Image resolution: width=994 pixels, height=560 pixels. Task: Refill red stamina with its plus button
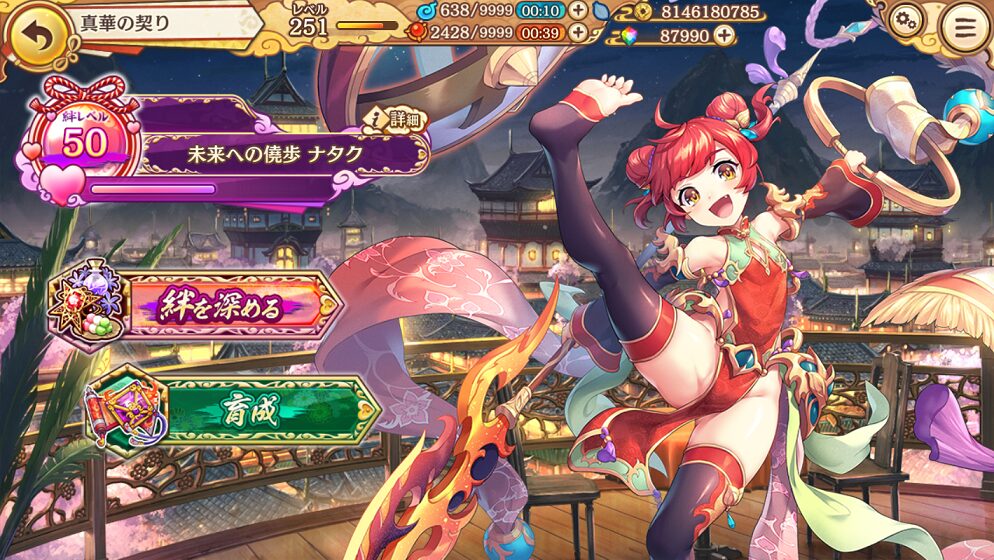(578, 33)
